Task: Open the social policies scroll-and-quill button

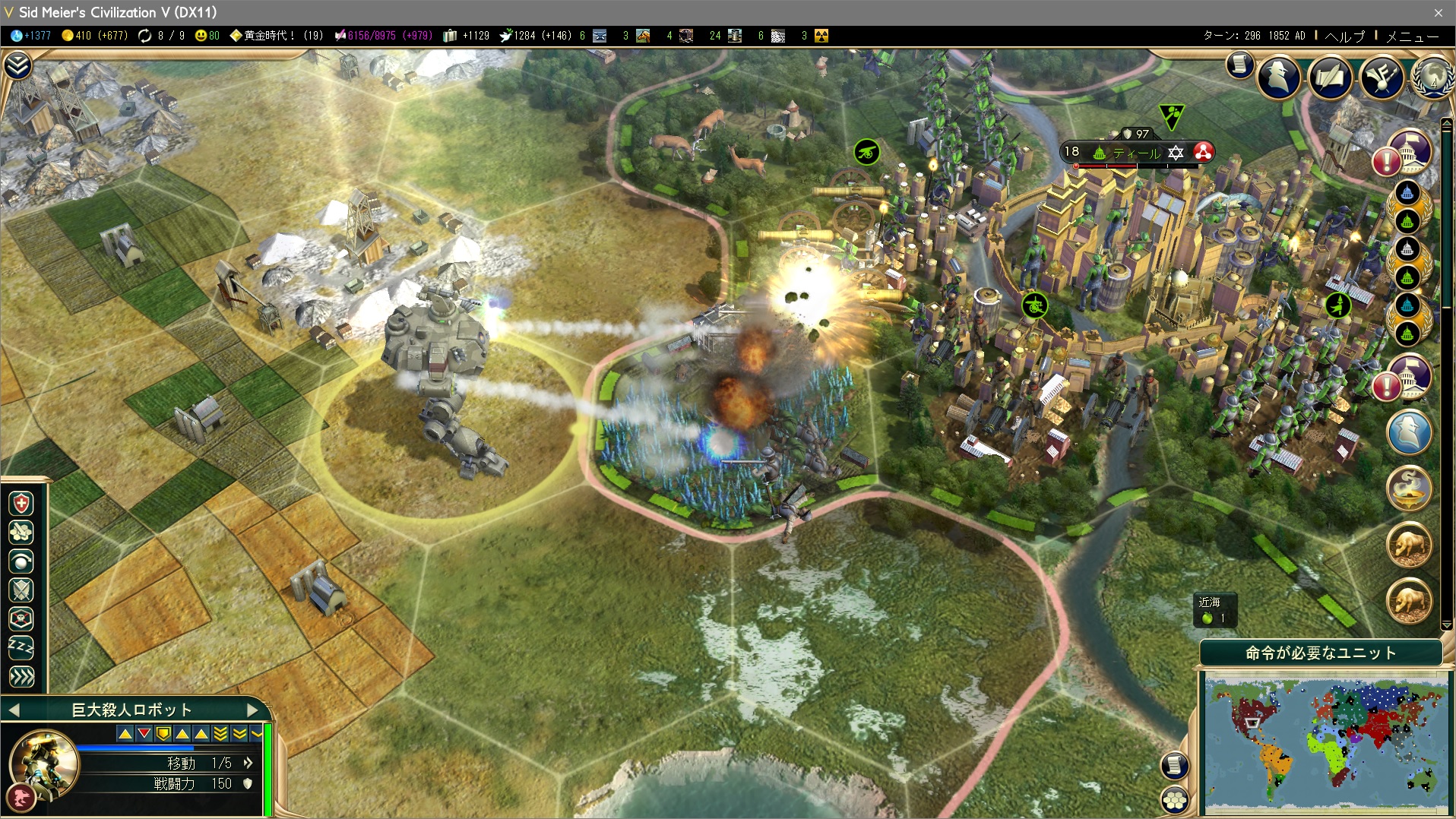Action: click(1330, 77)
